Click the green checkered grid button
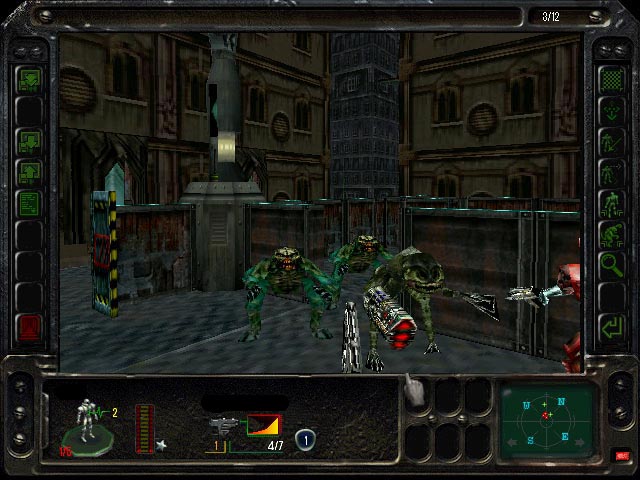 point(610,78)
